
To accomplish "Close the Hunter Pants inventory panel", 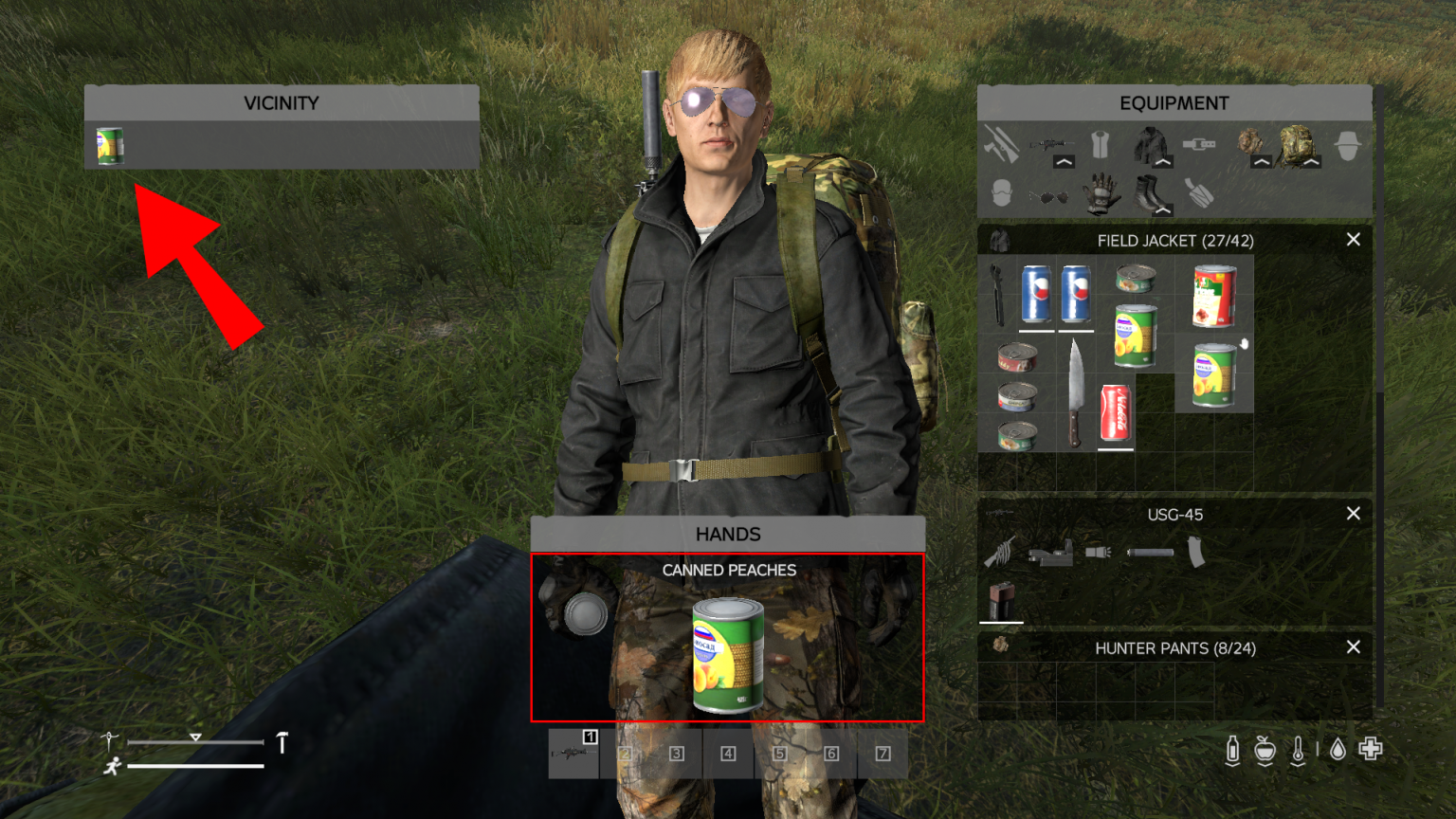I will (1354, 647).
